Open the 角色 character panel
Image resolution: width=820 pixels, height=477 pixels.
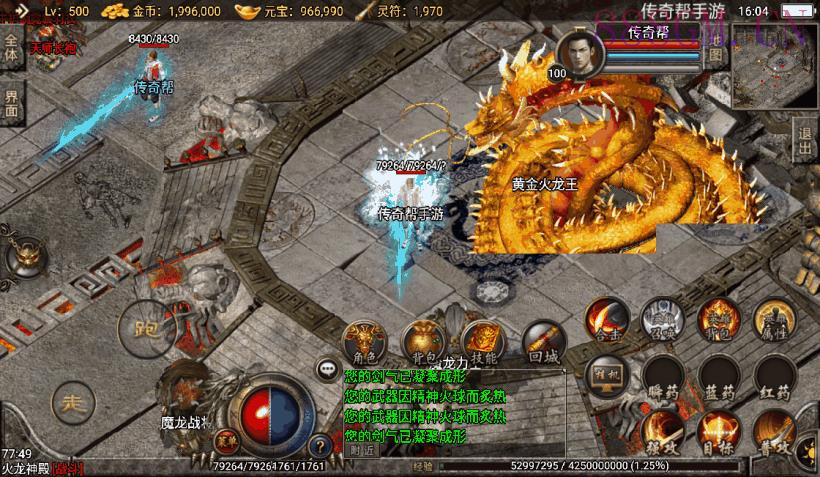click(x=364, y=340)
